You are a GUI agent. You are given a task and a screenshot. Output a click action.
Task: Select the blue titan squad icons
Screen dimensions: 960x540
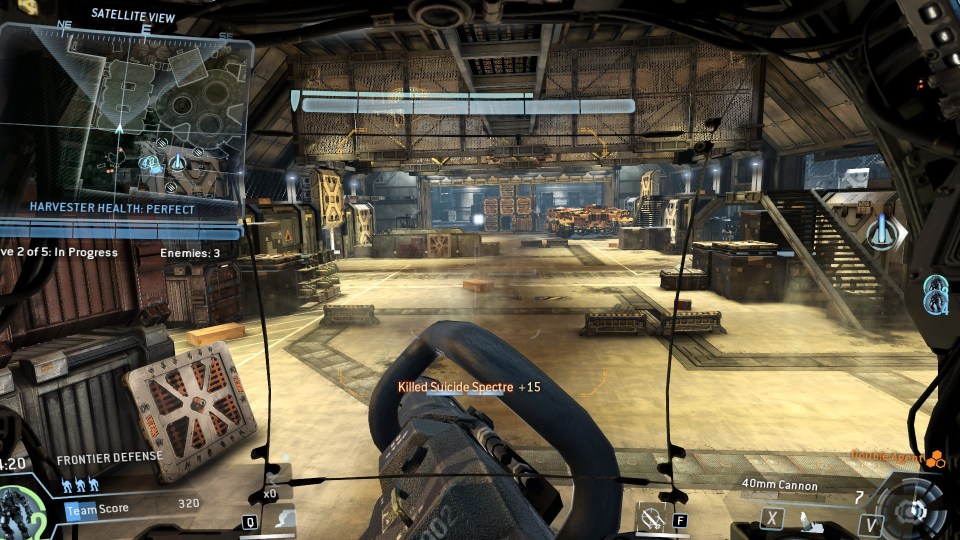click(81, 487)
